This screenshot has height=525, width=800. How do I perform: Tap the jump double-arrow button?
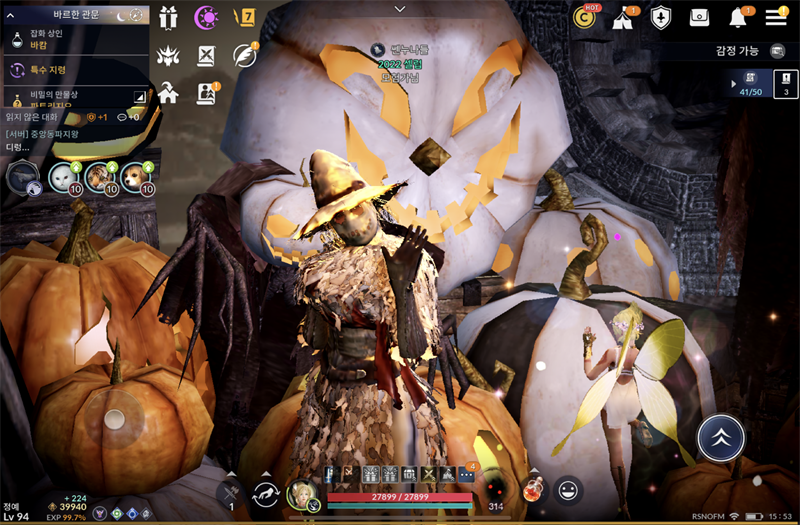[721, 437]
